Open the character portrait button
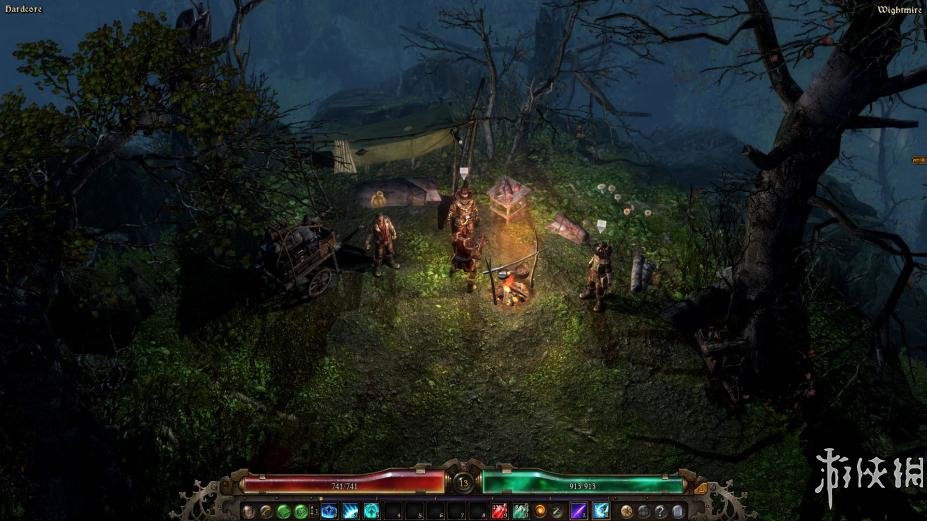The height and width of the screenshot is (521, 927). point(247,511)
